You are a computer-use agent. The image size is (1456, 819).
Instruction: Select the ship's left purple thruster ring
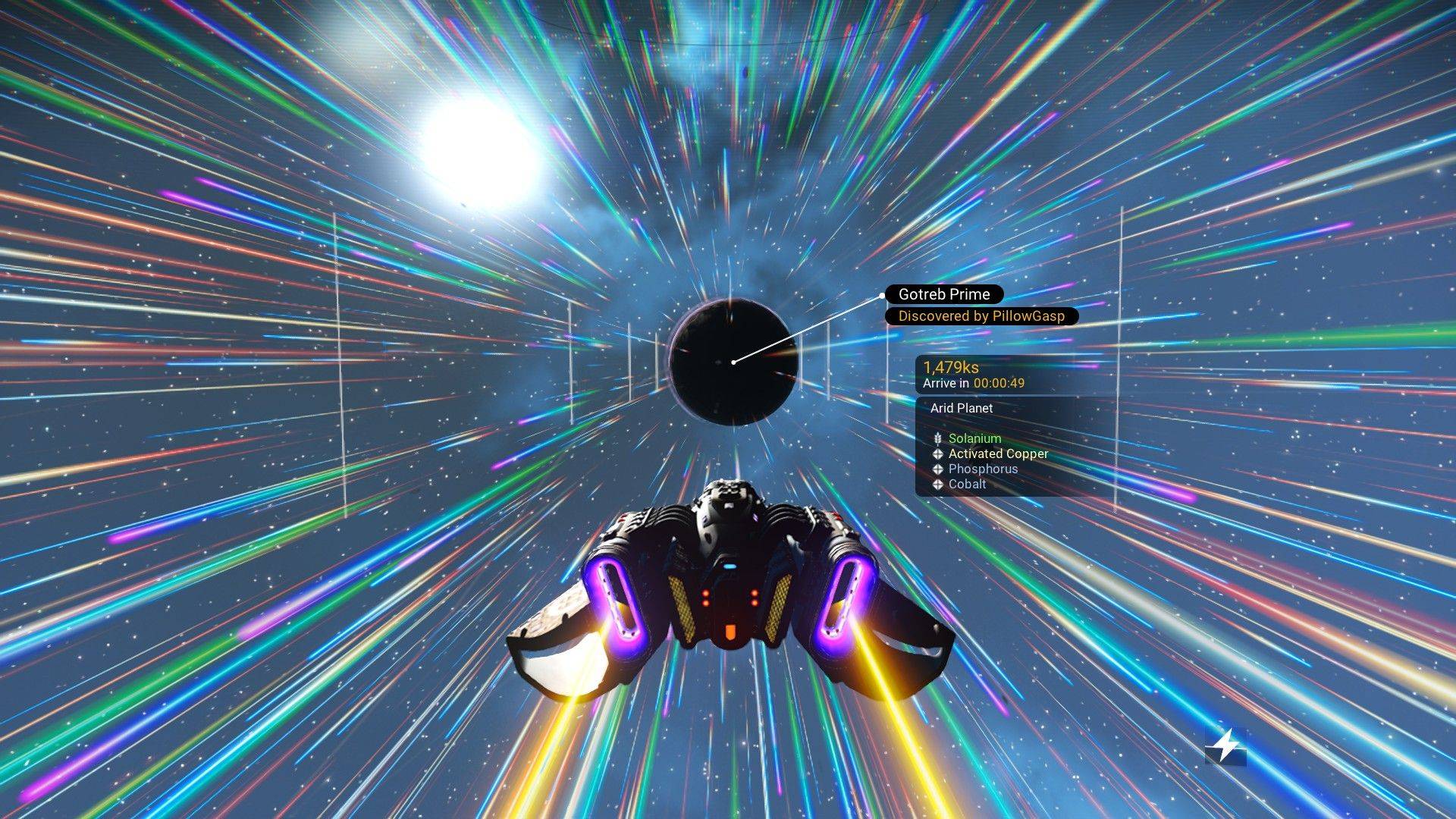click(x=615, y=603)
